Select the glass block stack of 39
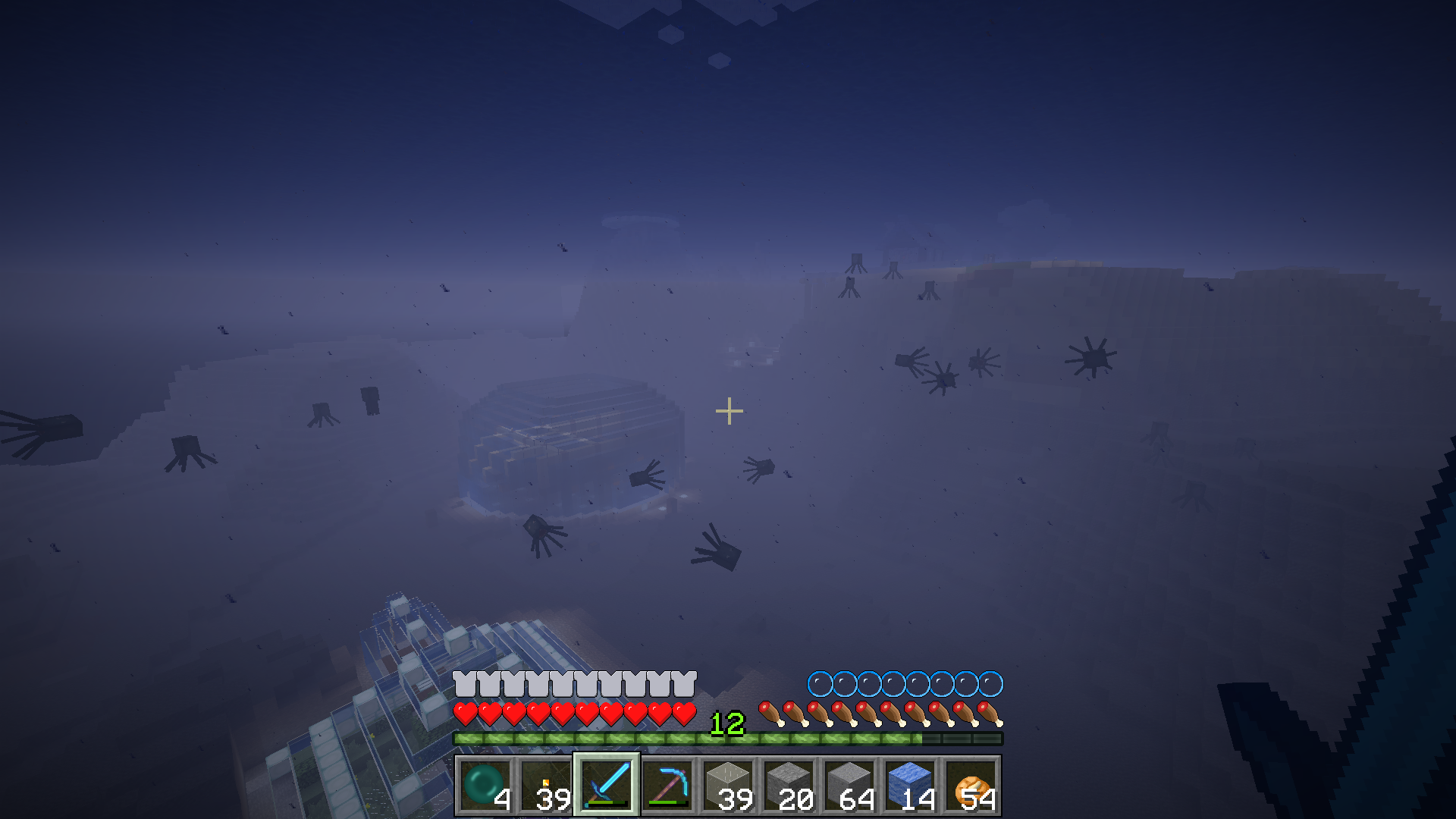 click(x=728, y=786)
